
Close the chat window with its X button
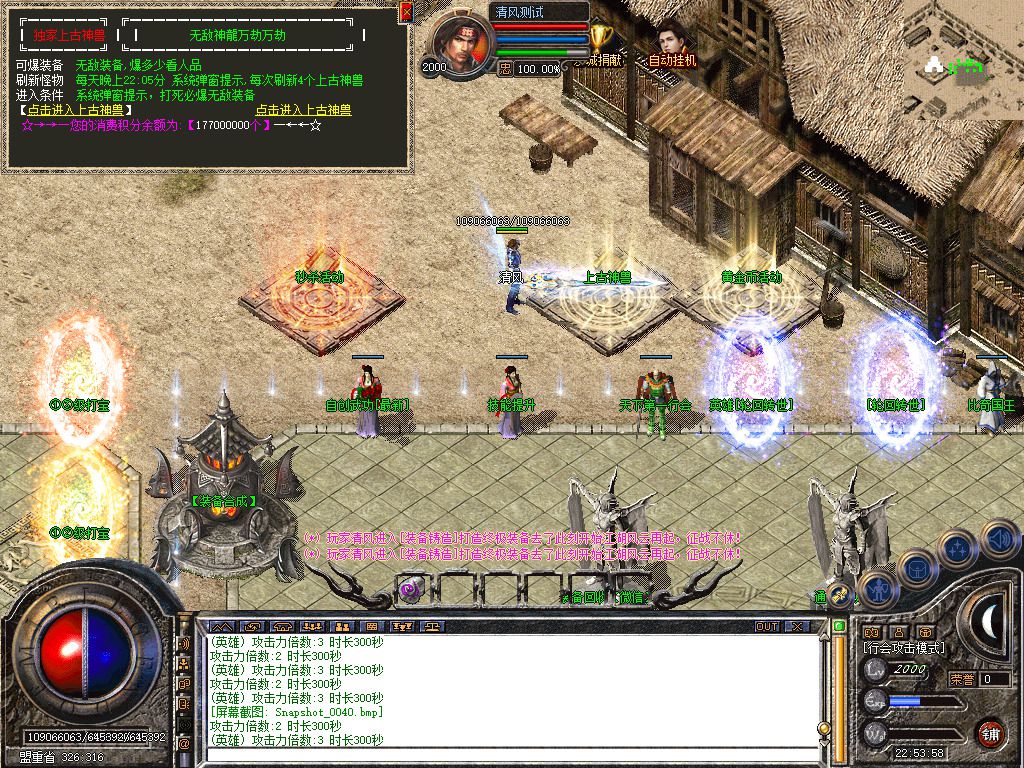click(x=796, y=627)
